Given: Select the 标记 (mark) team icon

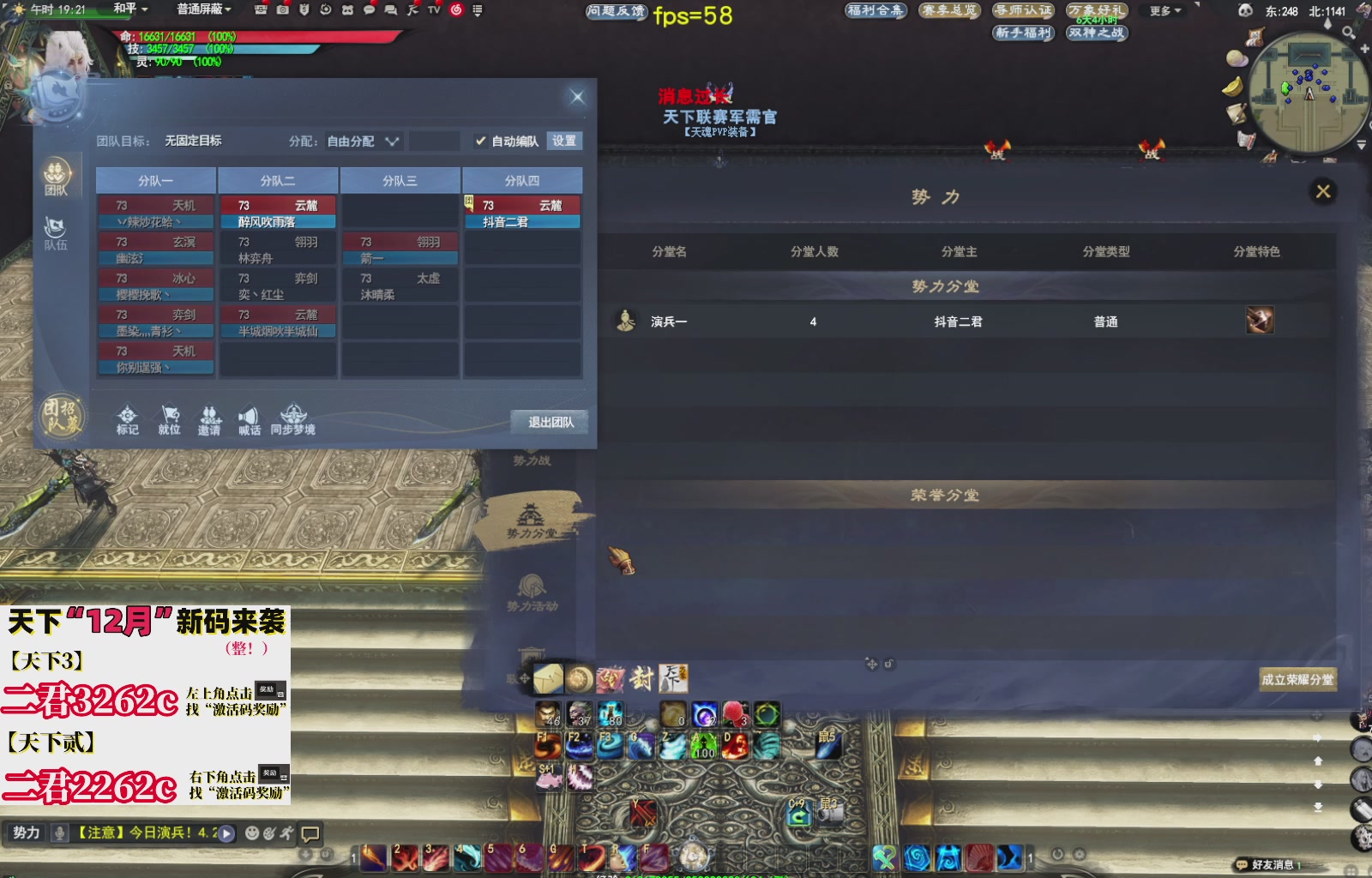Looking at the screenshot, I should (x=127, y=415).
